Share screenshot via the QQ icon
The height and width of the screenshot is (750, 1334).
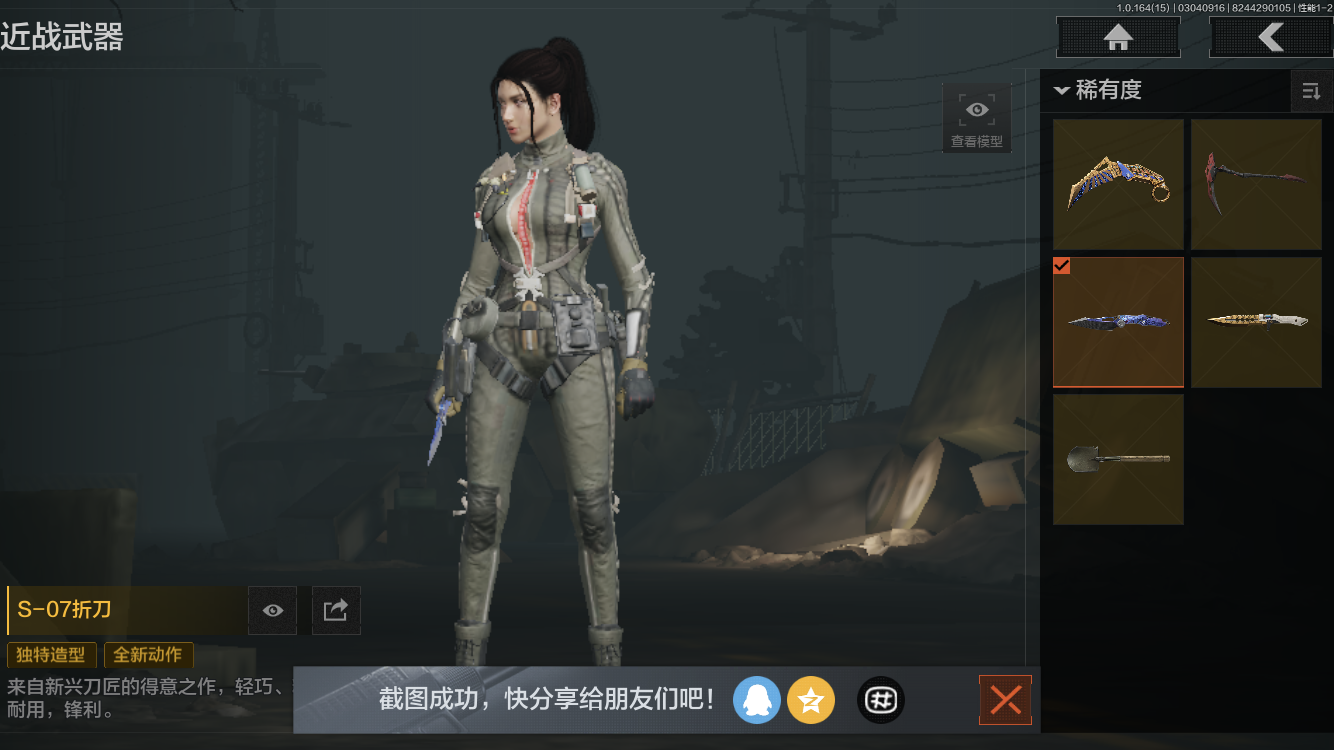click(x=757, y=700)
